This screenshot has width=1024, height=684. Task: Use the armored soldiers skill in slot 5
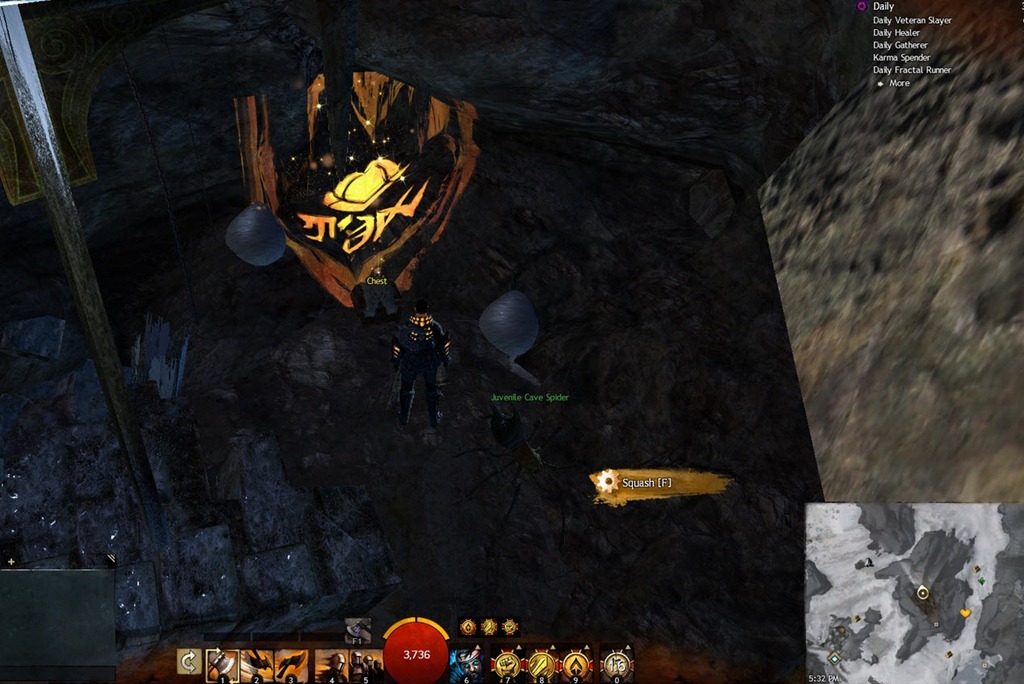click(x=365, y=664)
